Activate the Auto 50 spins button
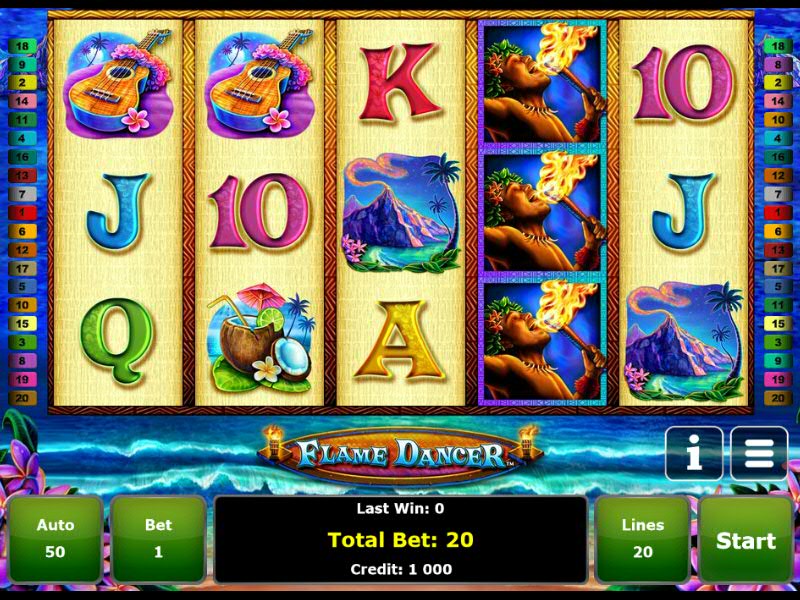 [56, 539]
